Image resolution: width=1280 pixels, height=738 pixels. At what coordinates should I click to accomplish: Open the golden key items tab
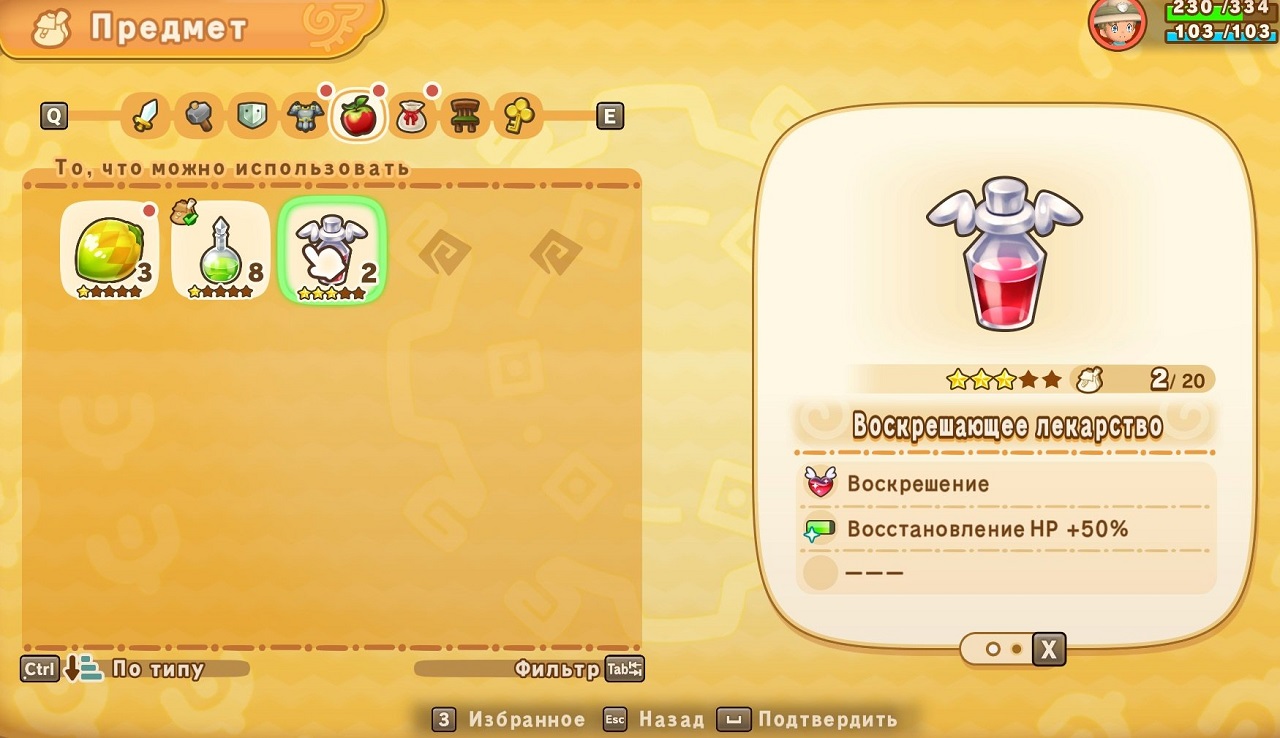518,116
